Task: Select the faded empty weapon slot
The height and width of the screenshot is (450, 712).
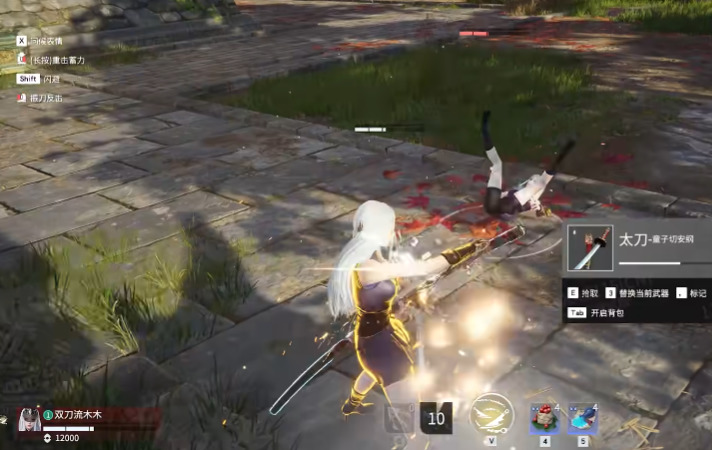Action: click(x=400, y=418)
